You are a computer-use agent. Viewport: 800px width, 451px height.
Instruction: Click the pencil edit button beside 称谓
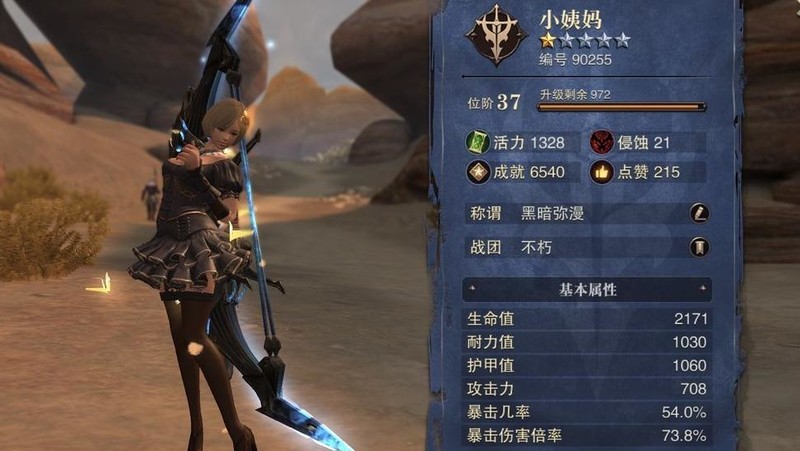pyautogui.click(x=699, y=212)
